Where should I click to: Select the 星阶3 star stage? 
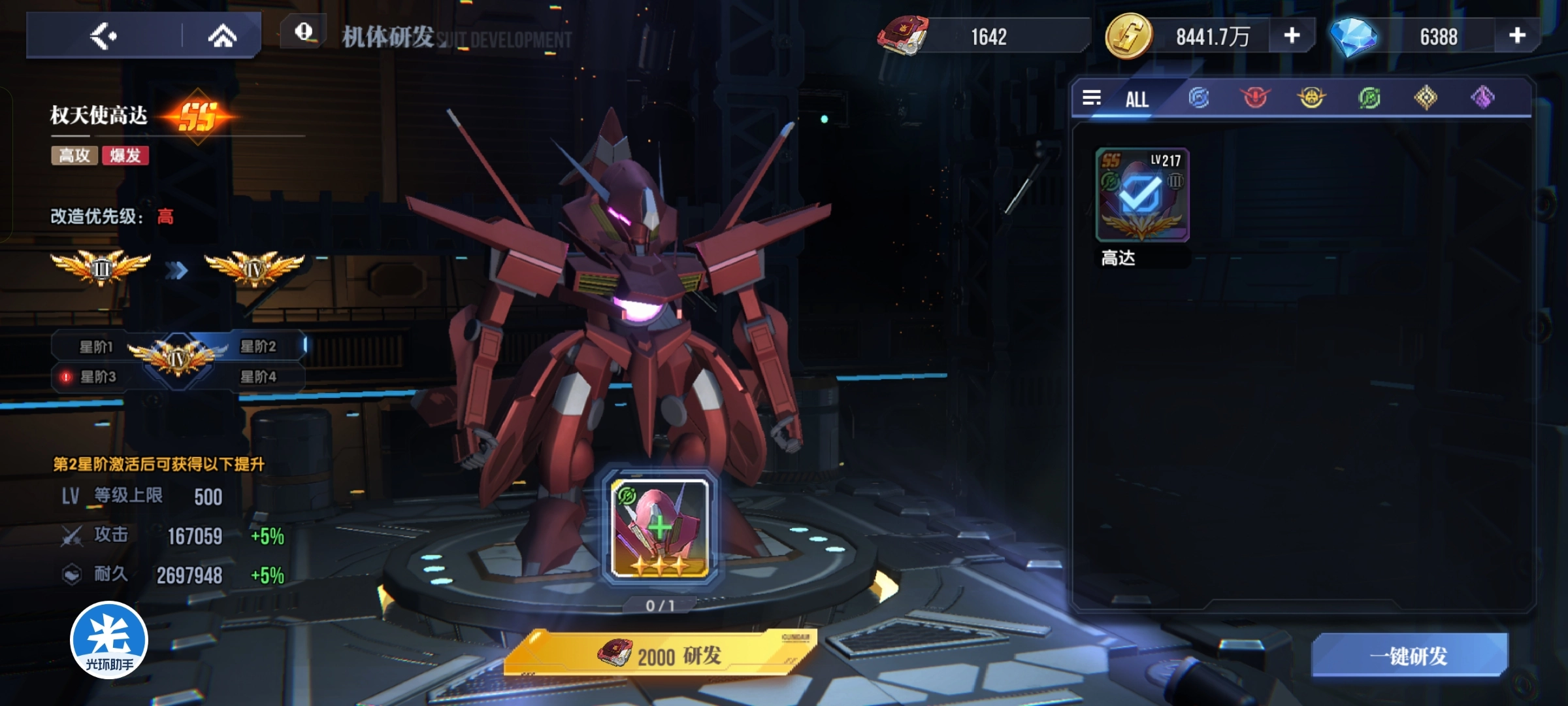(x=97, y=377)
